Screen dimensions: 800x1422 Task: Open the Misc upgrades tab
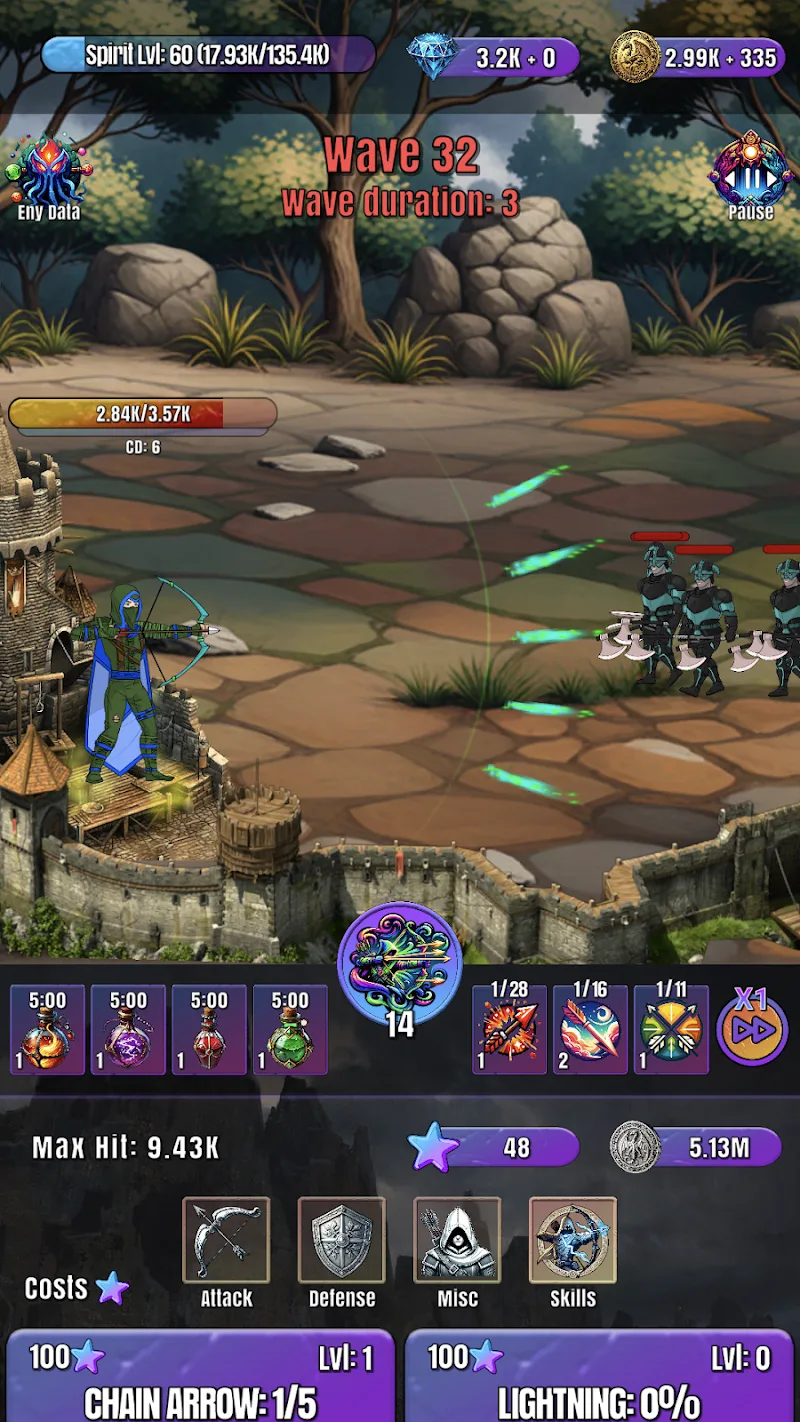click(x=457, y=1241)
